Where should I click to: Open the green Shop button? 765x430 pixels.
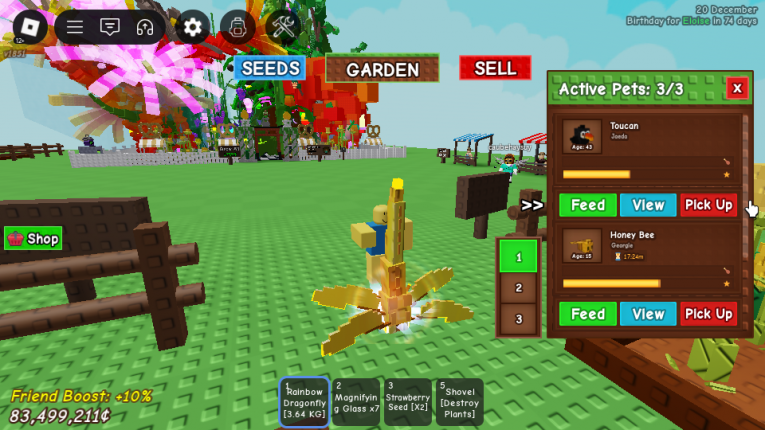(34, 239)
